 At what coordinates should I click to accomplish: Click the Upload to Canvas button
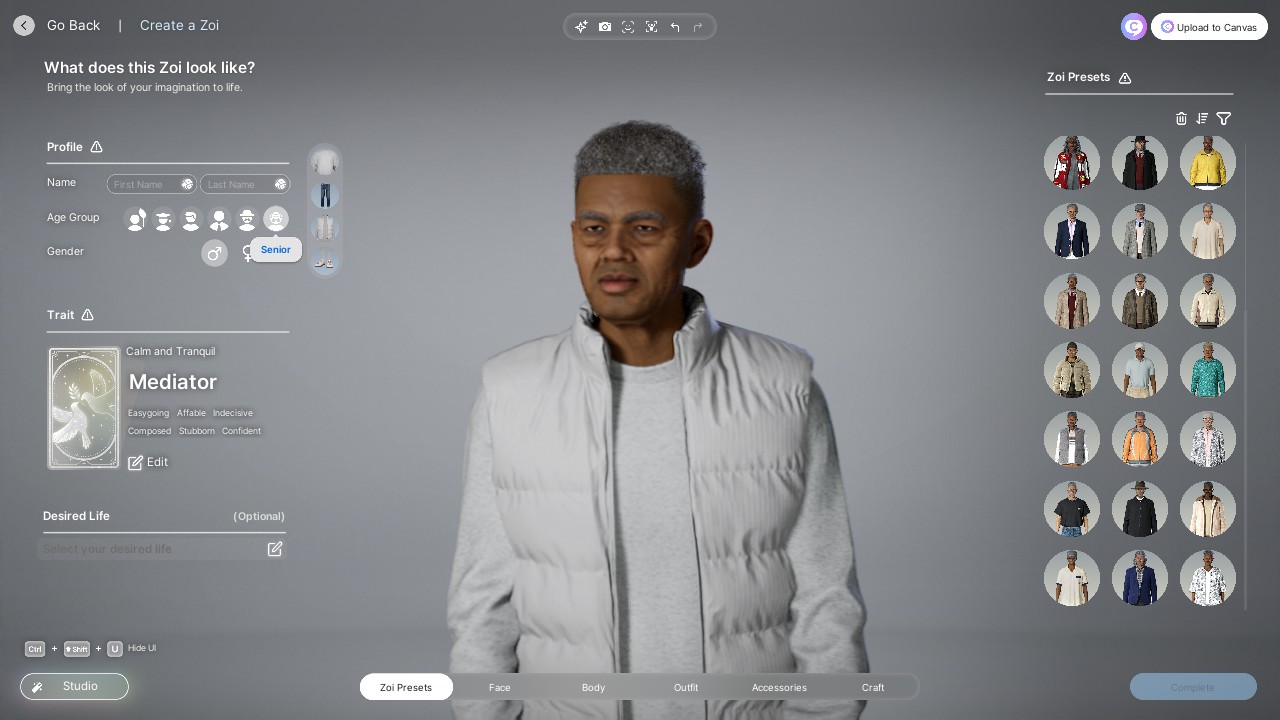click(1209, 27)
